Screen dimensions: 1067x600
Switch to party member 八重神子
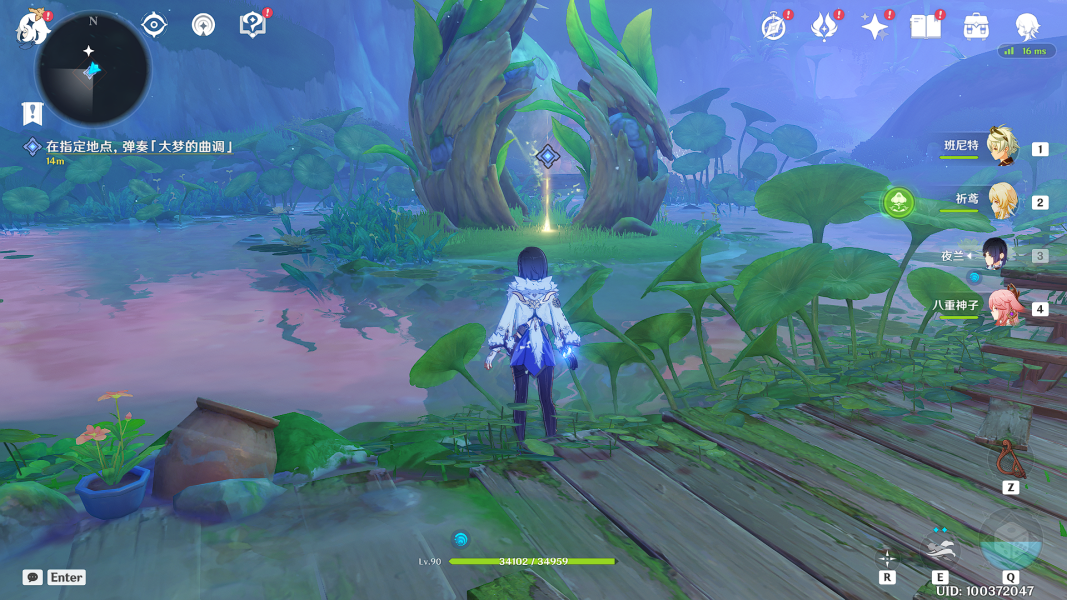point(1001,307)
